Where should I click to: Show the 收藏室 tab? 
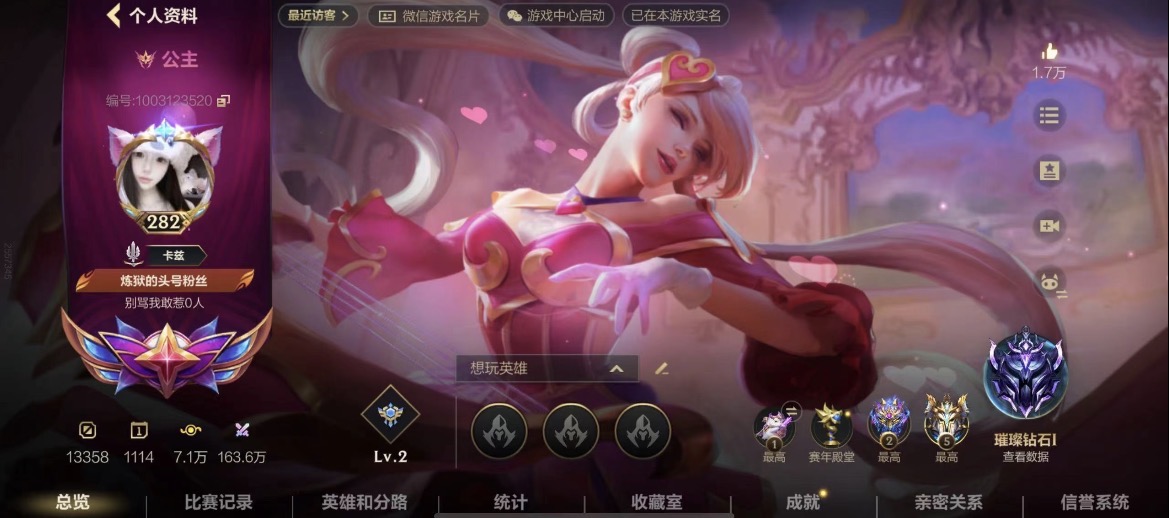(656, 502)
